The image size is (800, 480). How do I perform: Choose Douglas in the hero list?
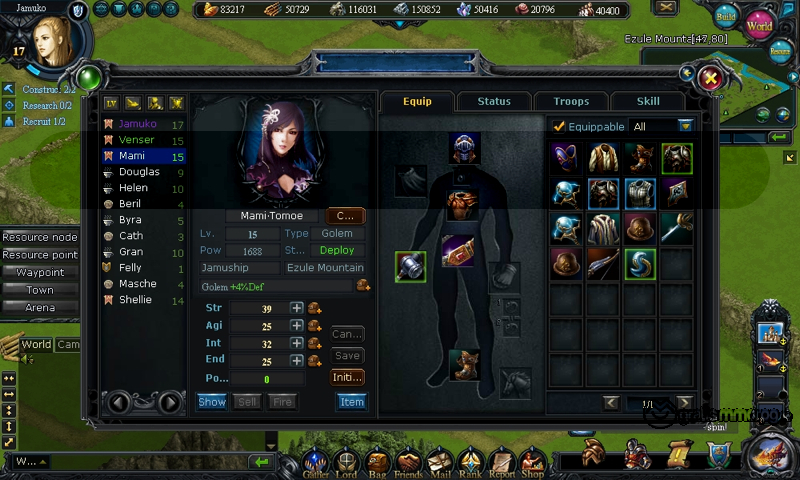(139, 172)
